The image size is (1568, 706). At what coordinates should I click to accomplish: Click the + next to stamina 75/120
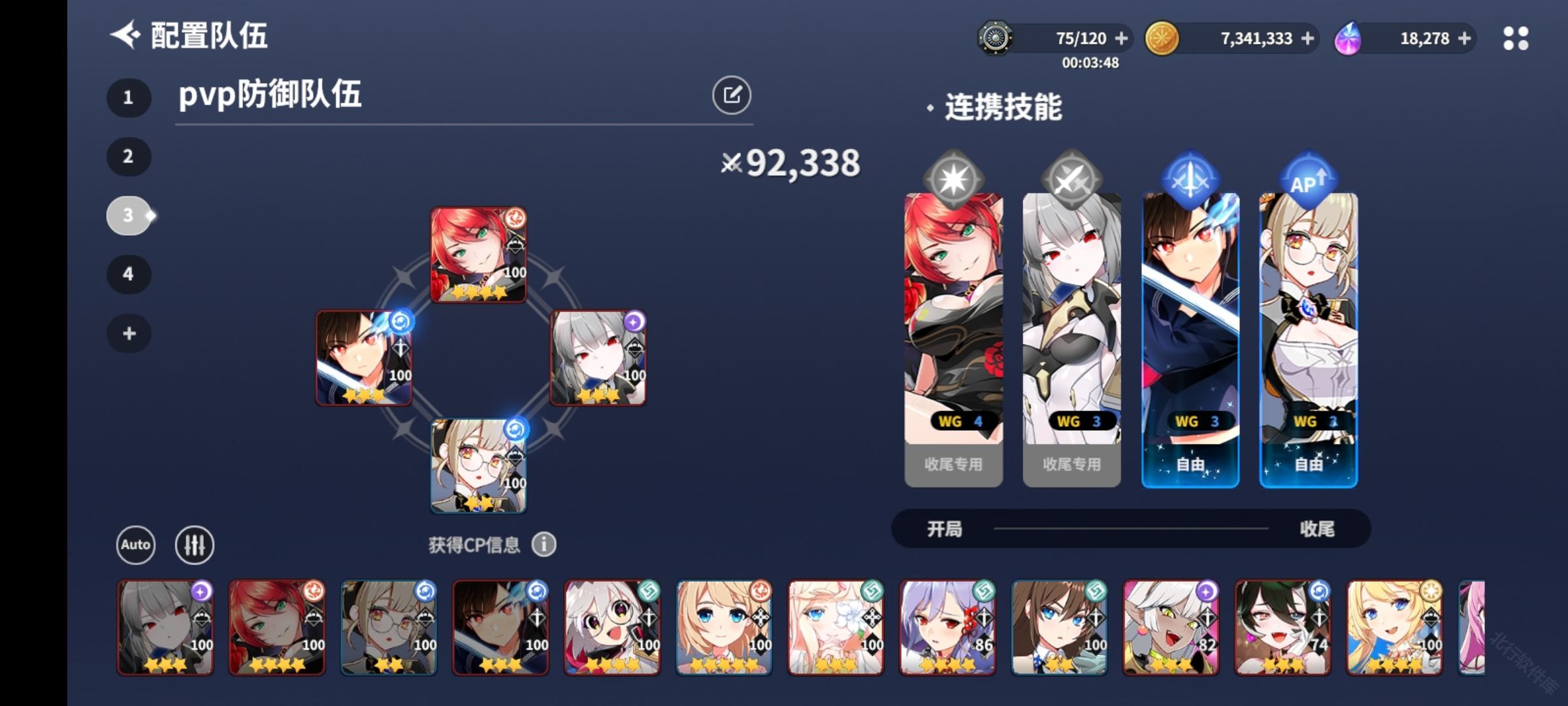tap(1122, 38)
